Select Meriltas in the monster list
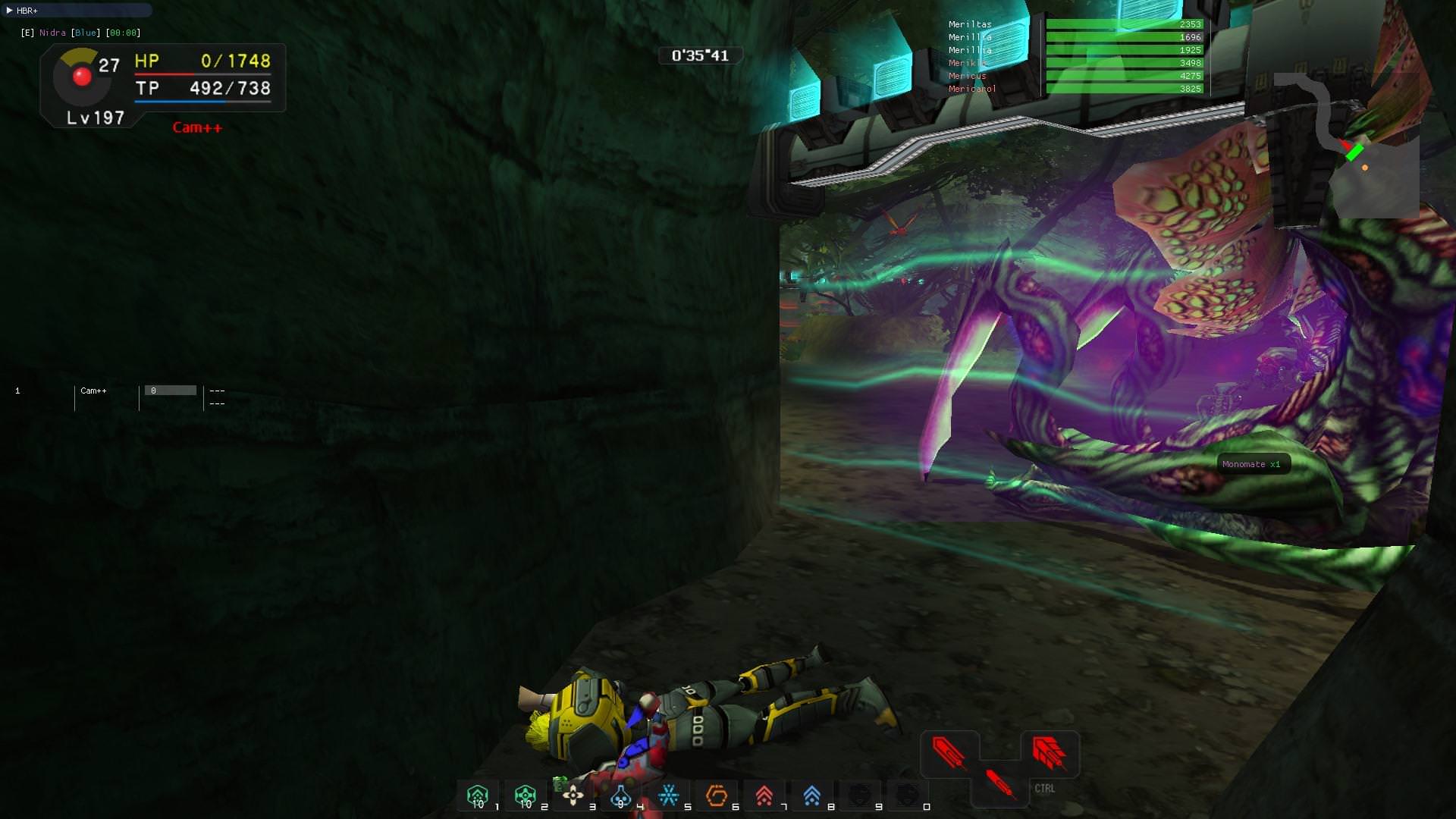 tap(970, 24)
